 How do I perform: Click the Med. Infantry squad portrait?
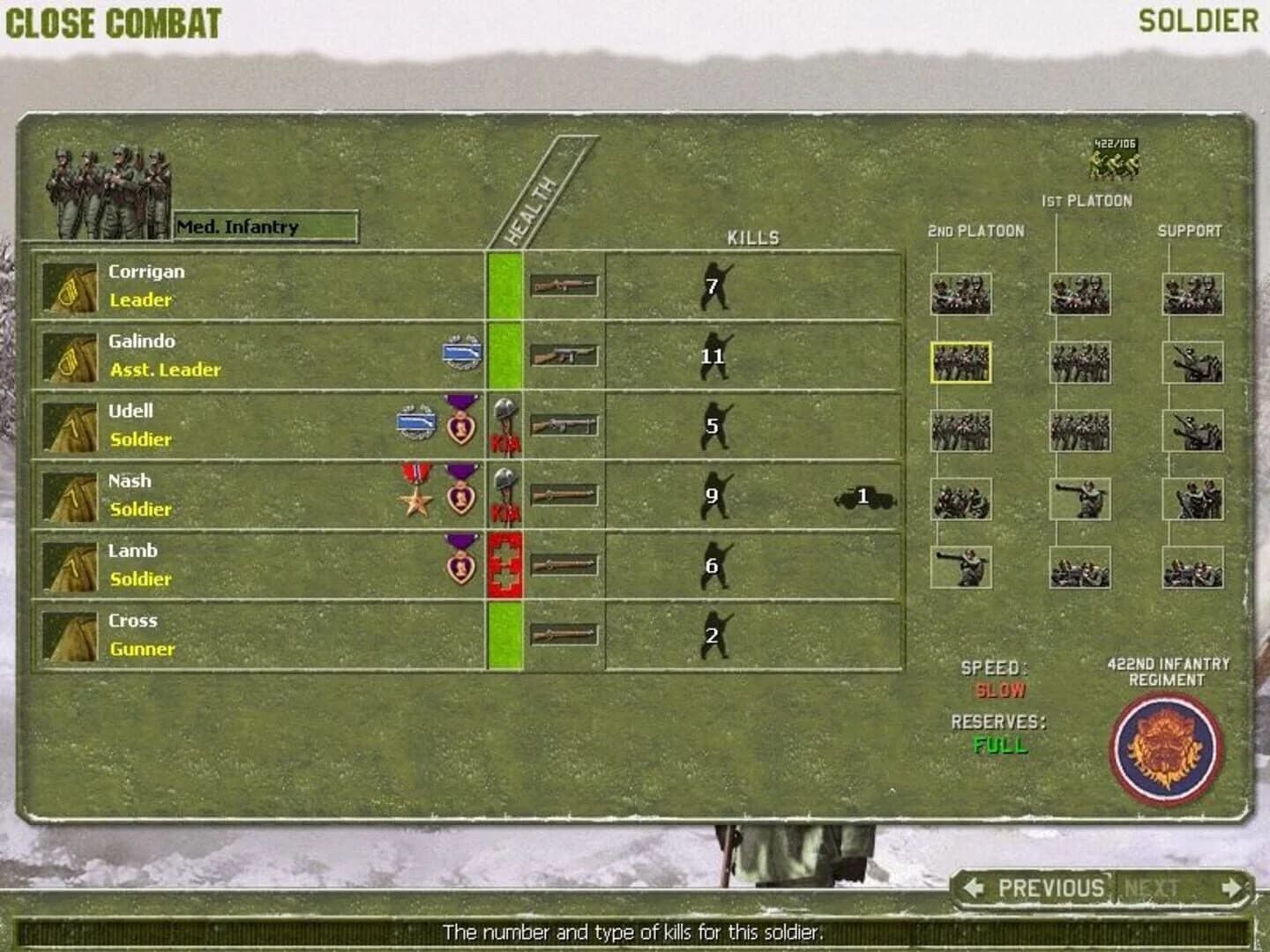[110, 190]
